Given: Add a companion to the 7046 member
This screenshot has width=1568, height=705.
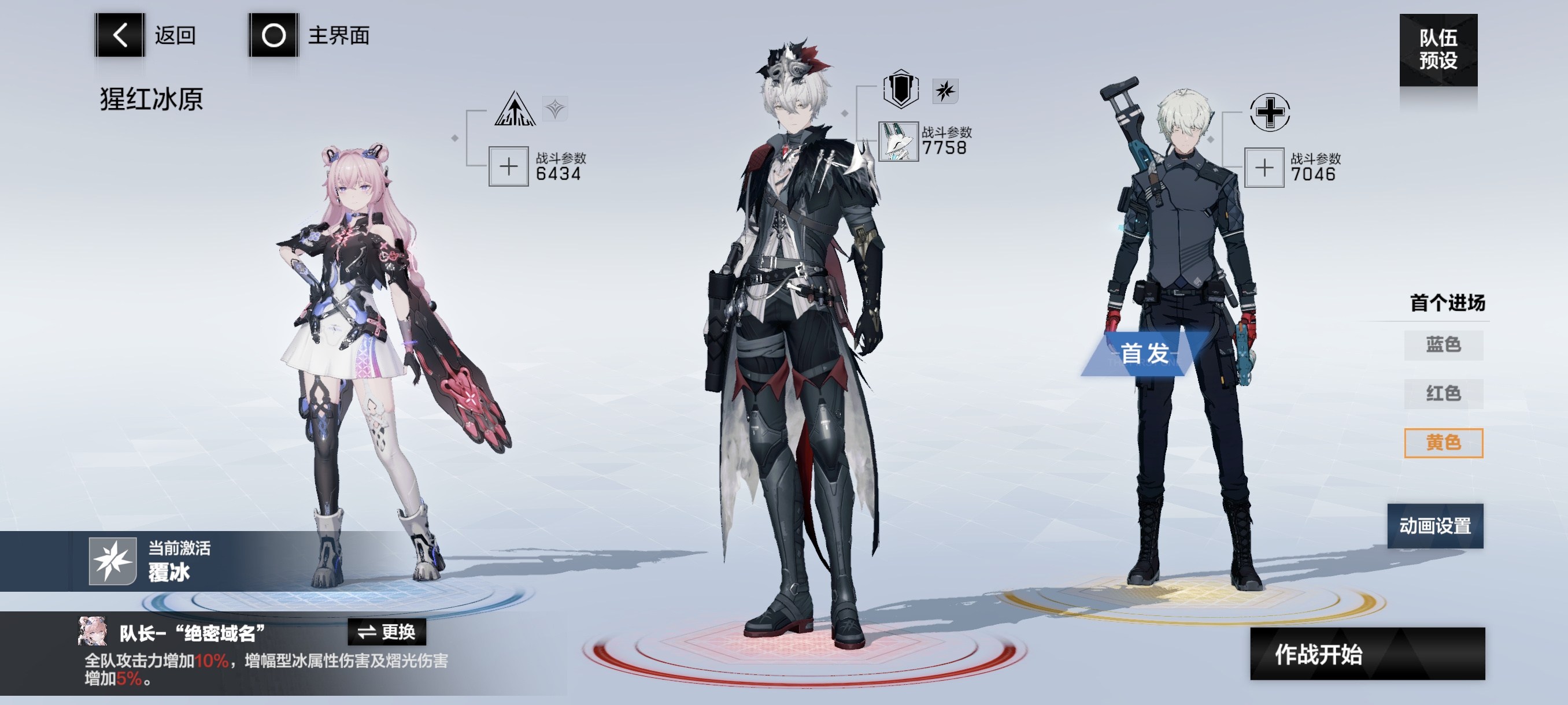Looking at the screenshot, I should 1264,167.
